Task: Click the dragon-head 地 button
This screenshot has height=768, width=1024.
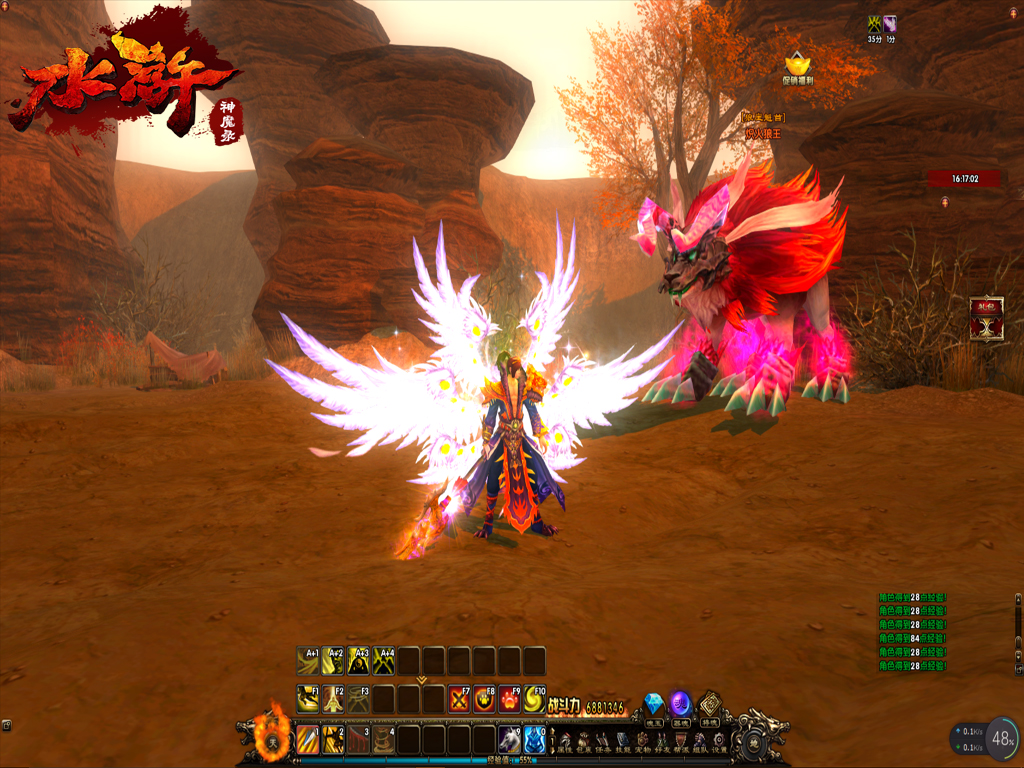Action: pos(754,742)
